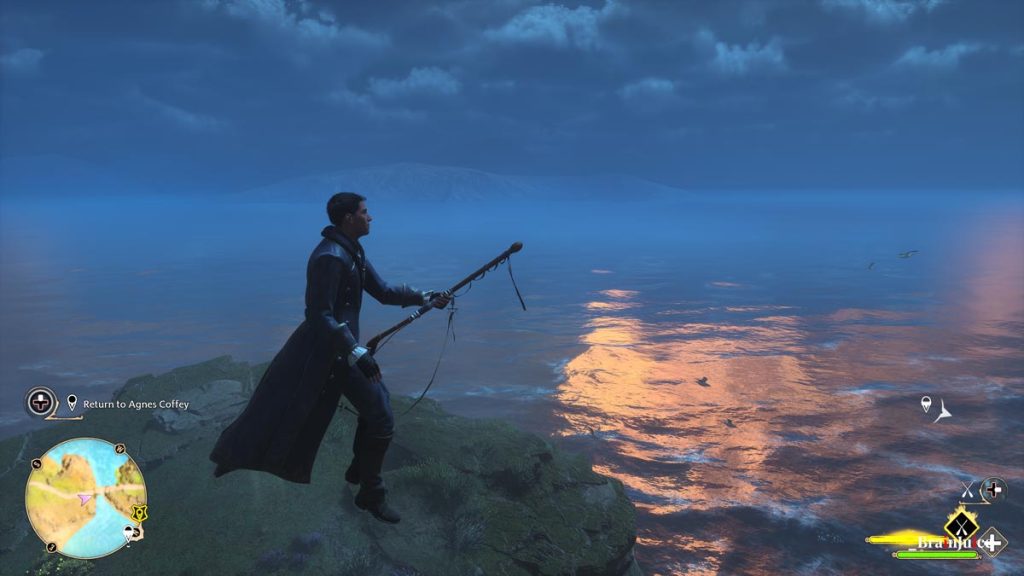Click the quest waypoint pin above the sea
The image size is (1024, 576).
(926, 404)
